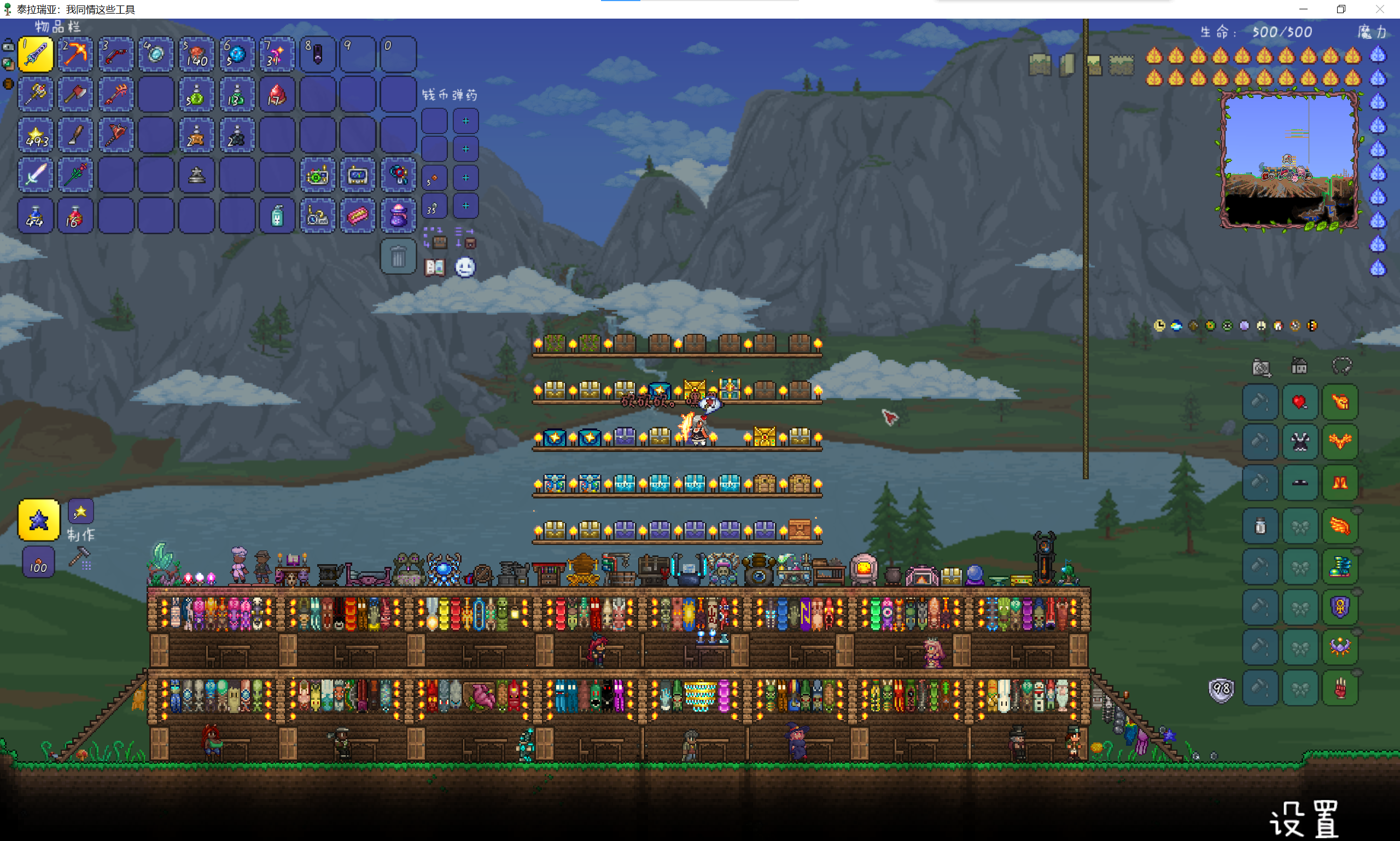
Task: Click the quick stack to chests button
Action: click(x=435, y=238)
